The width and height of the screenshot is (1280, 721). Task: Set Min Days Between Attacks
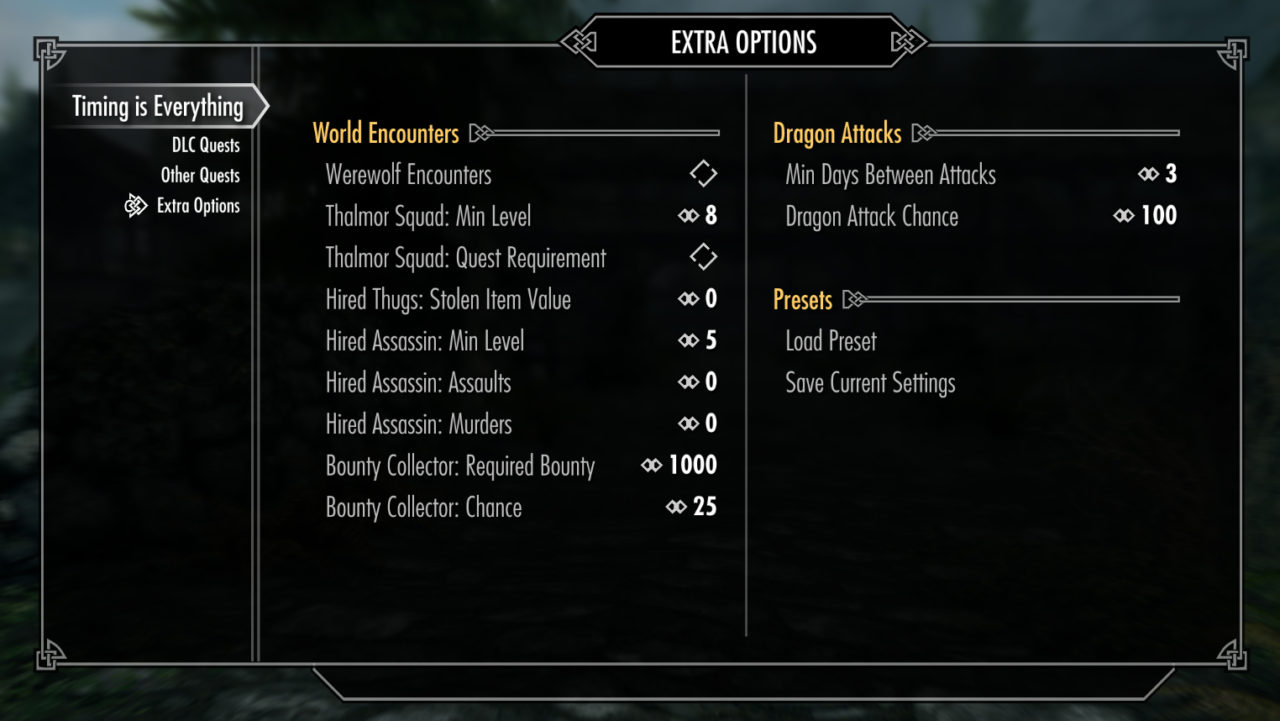pos(1158,174)
